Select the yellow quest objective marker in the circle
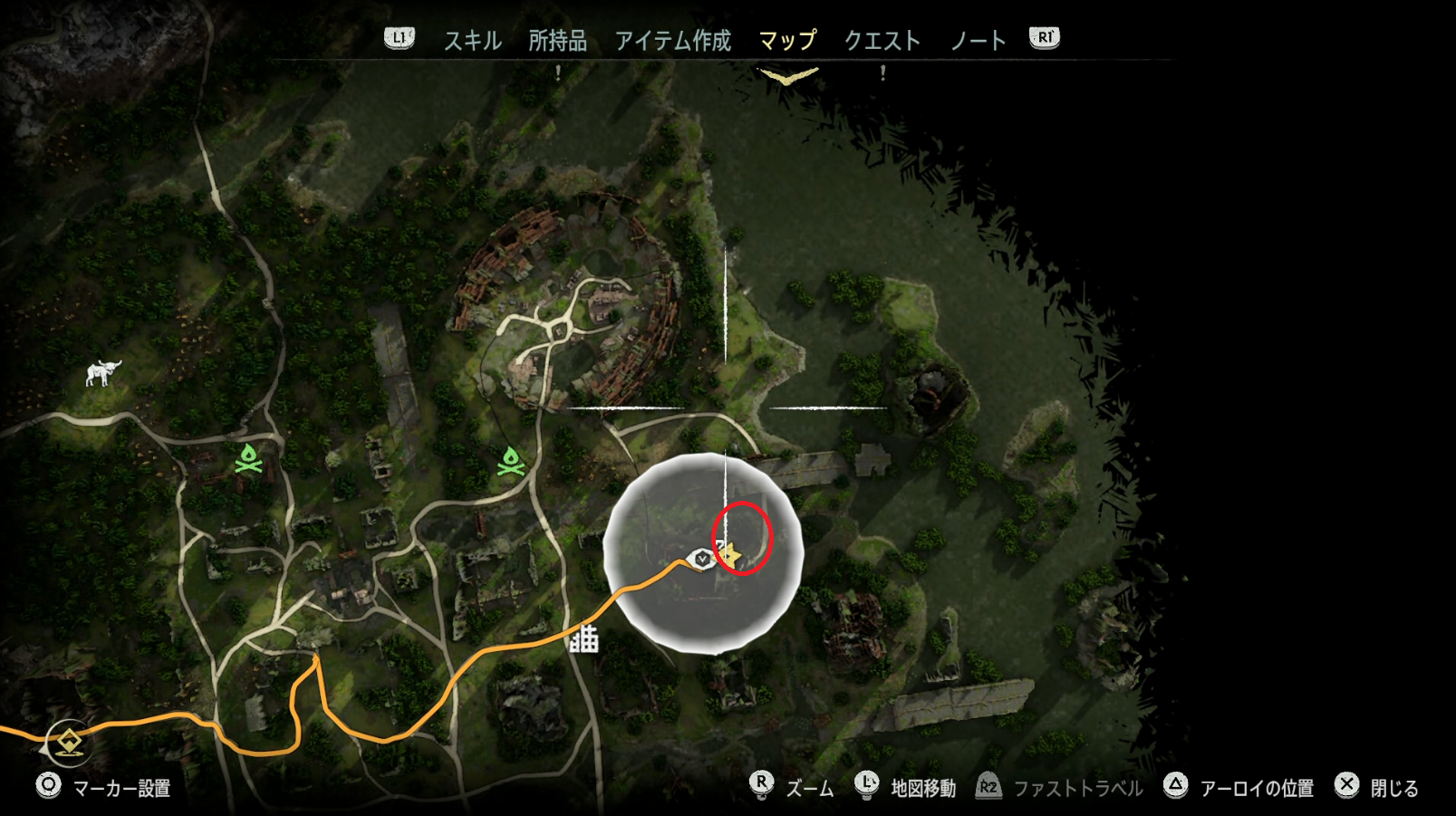 pos(730,552)
